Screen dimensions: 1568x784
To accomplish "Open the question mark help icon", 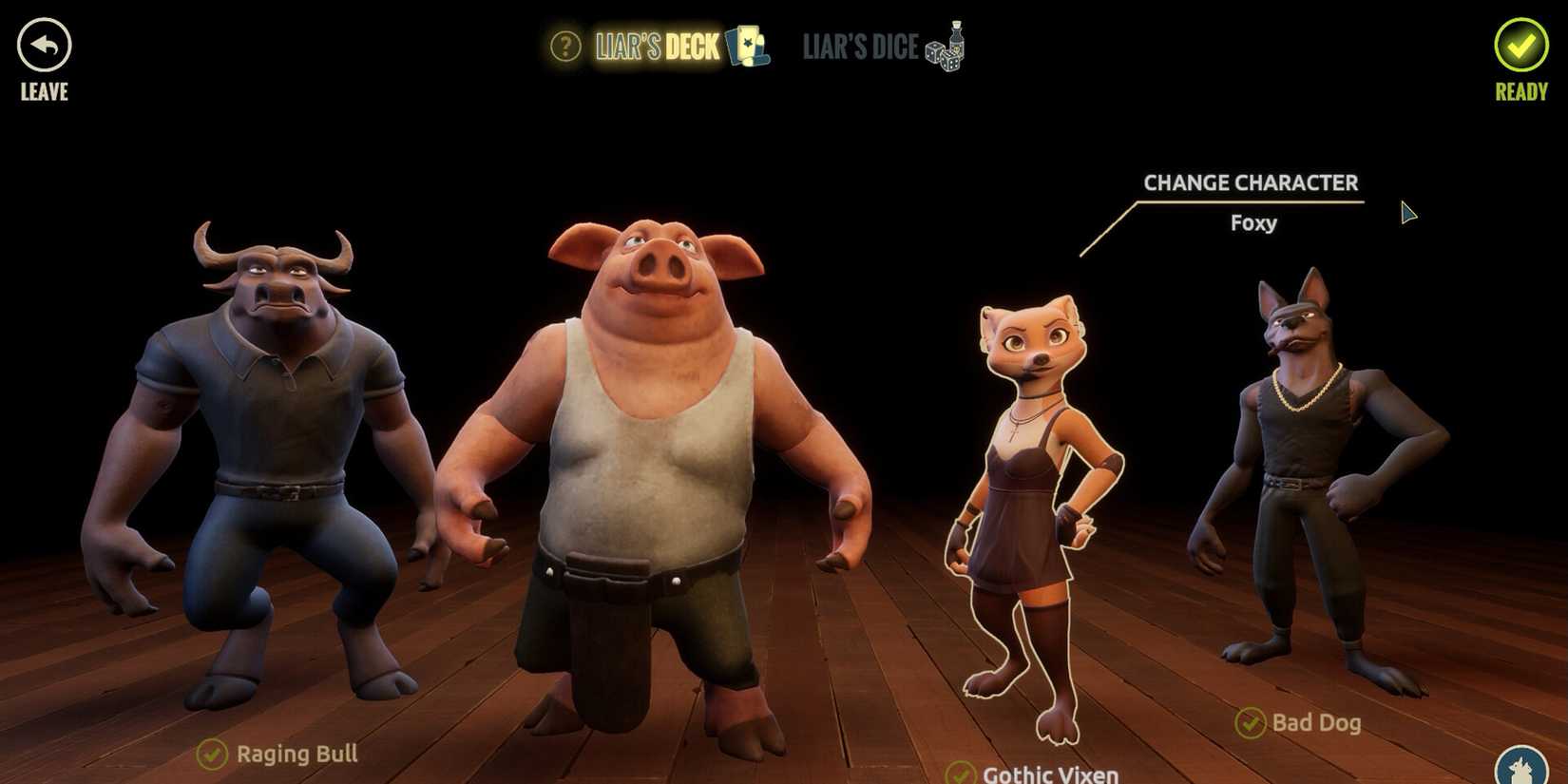I will (x=564, y=46).
